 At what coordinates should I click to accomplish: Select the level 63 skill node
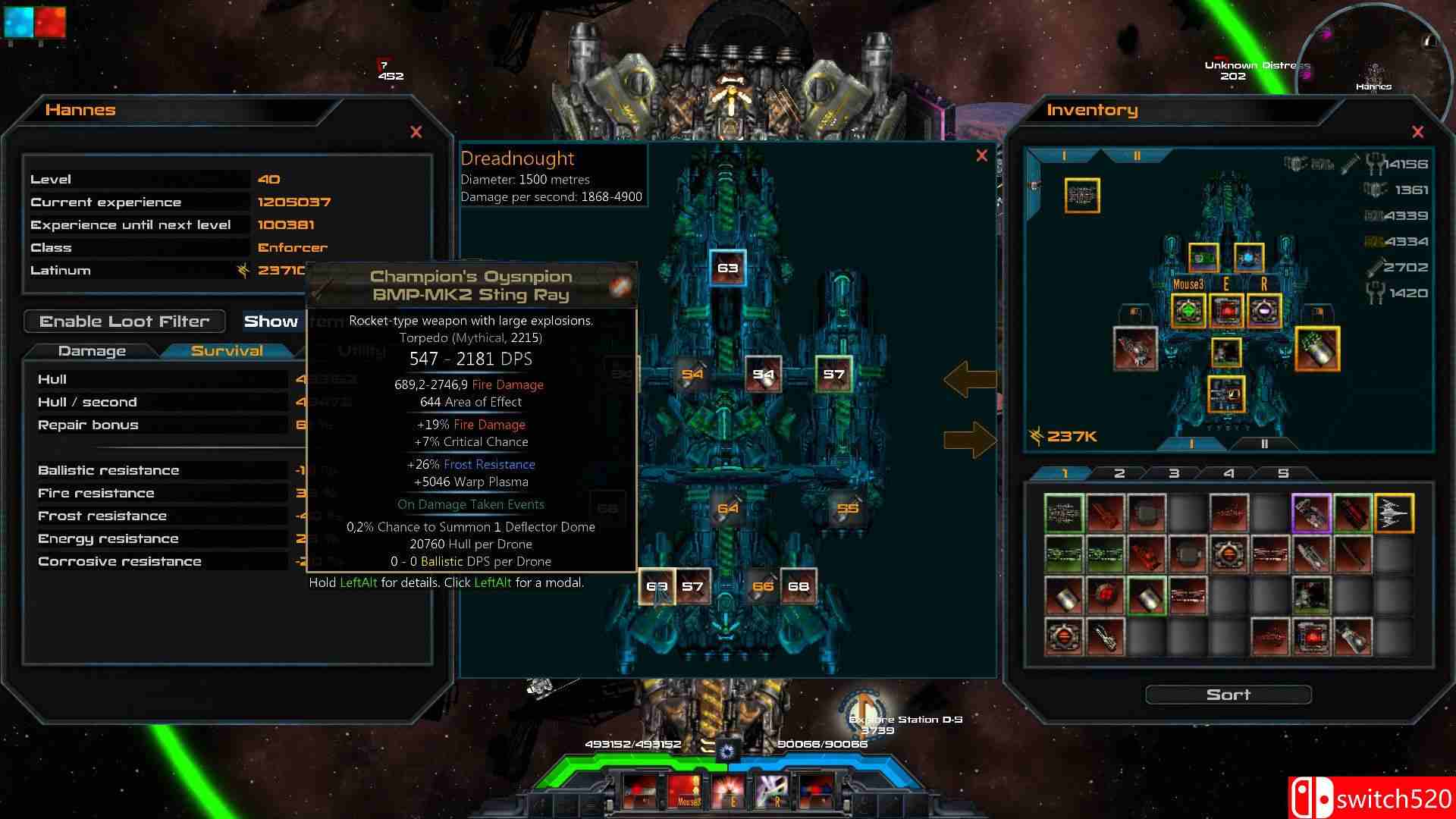(727, 268)
